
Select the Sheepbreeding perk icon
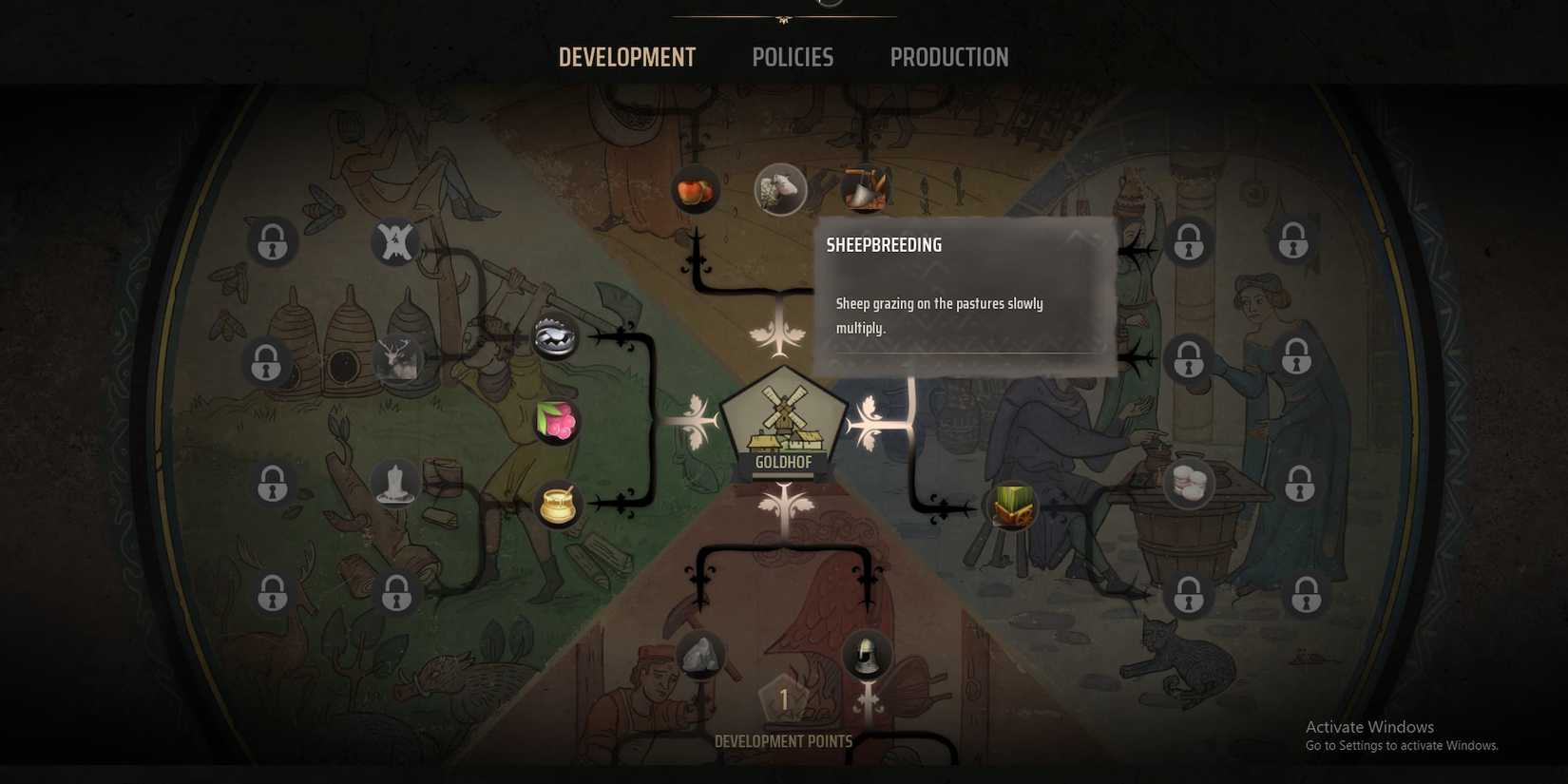781,190
